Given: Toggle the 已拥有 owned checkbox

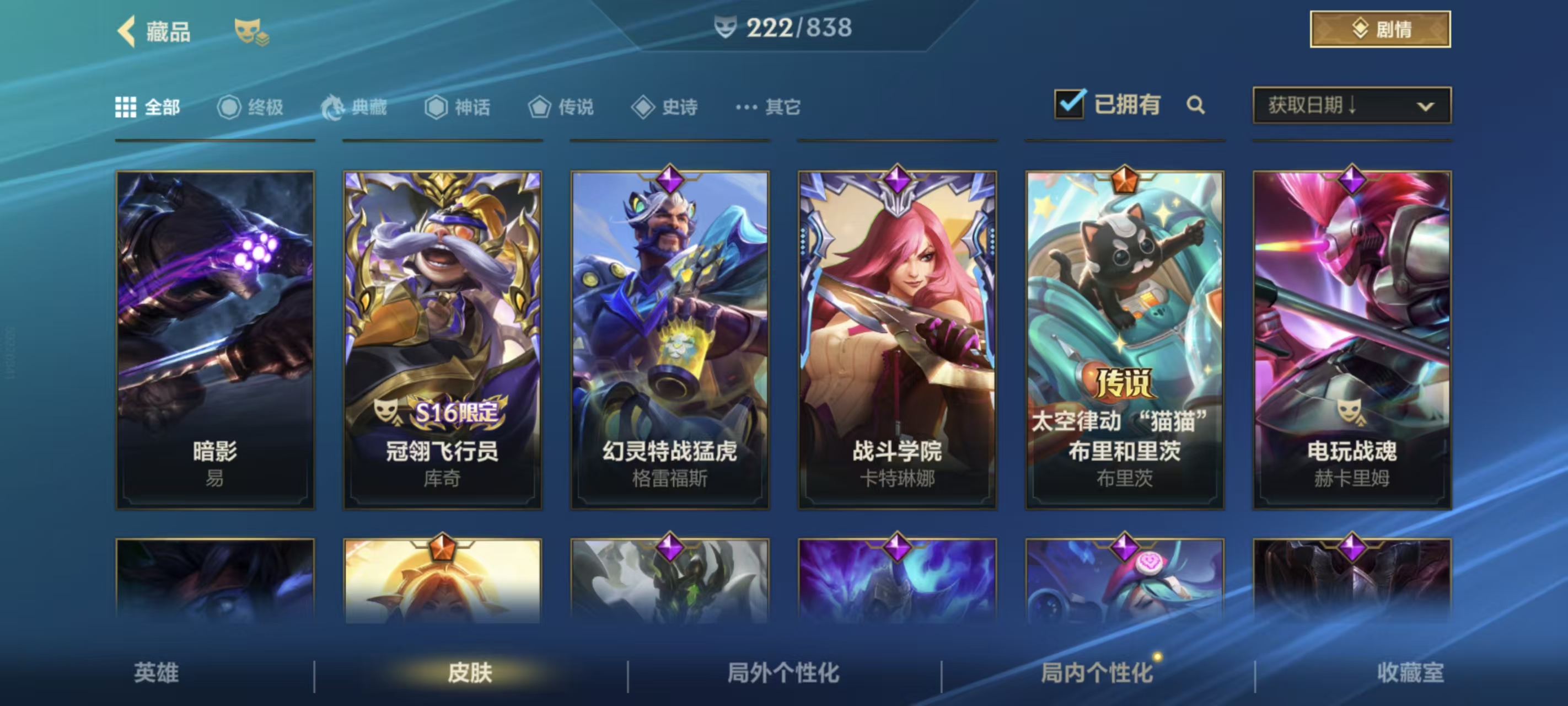Looking at the screenshot, I should click(1069, 104).
